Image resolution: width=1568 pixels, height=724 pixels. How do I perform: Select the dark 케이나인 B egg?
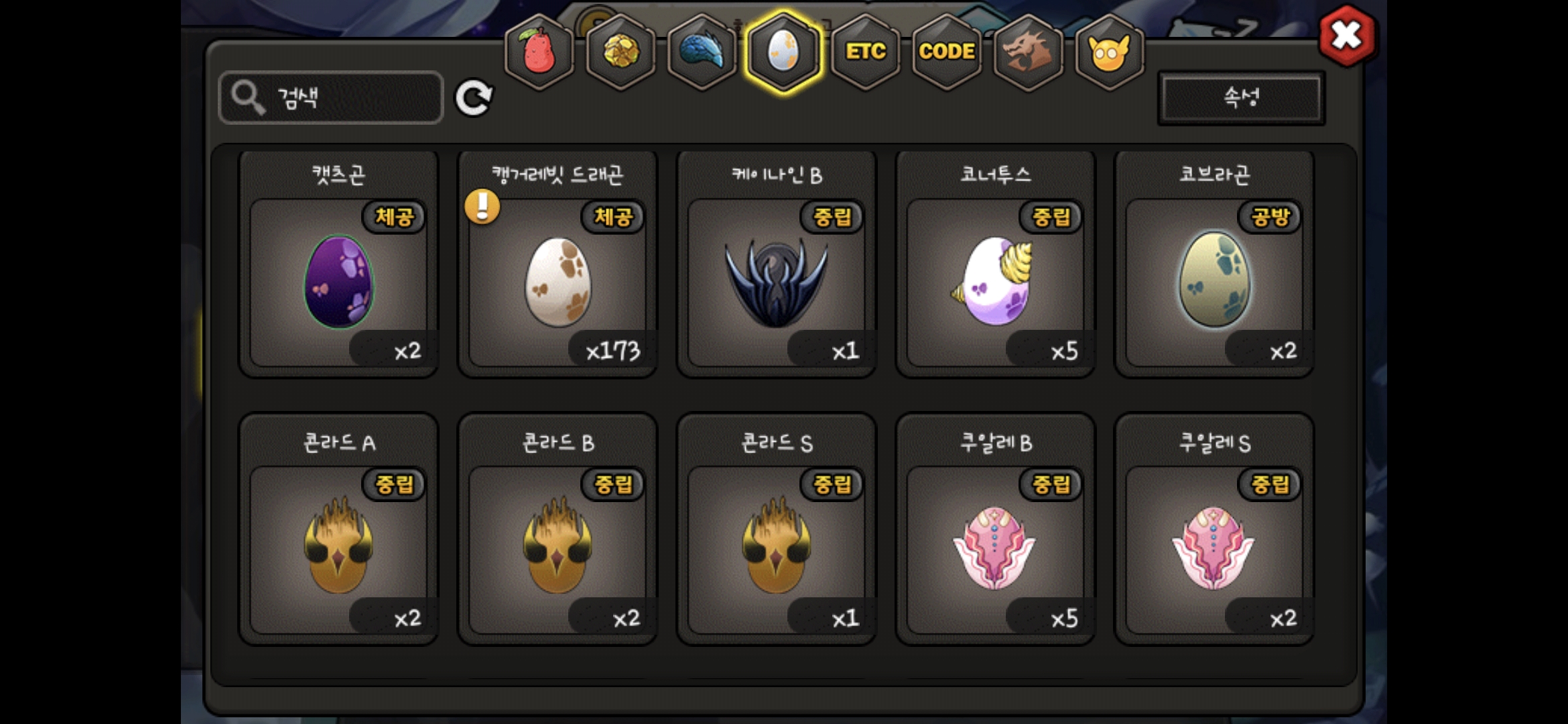777,282
